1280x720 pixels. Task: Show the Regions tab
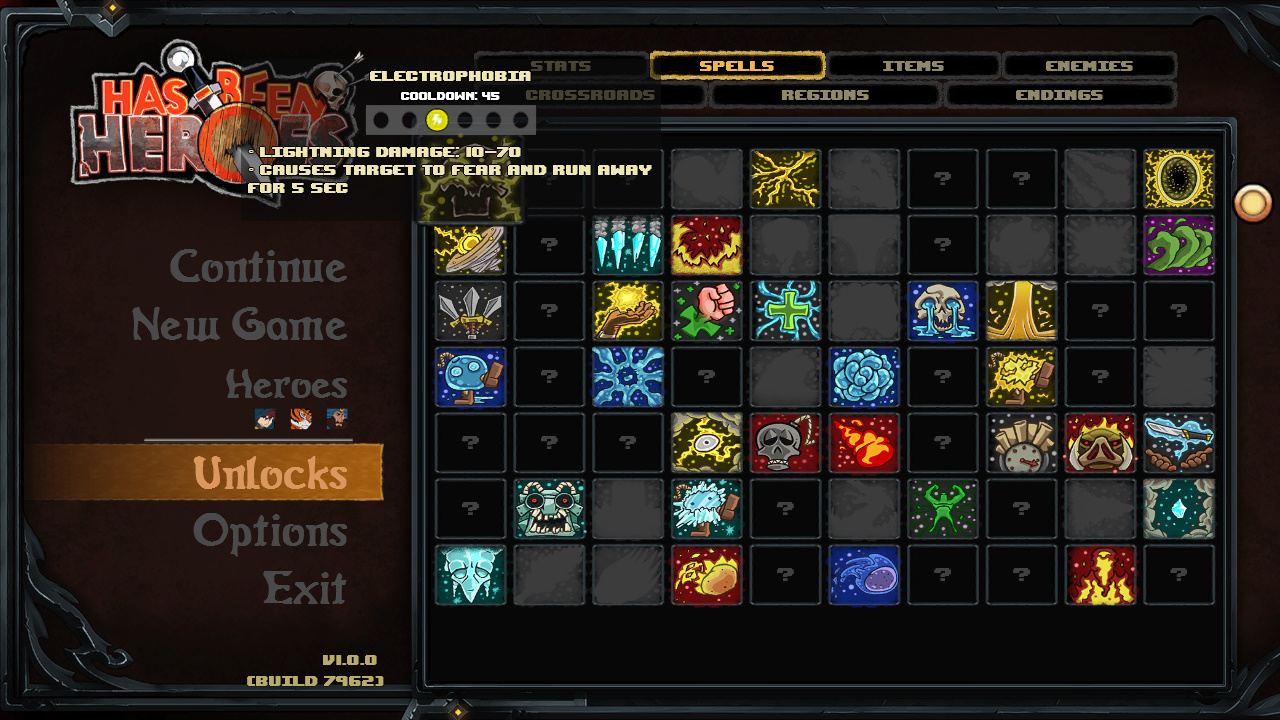(x=825, y=95)
